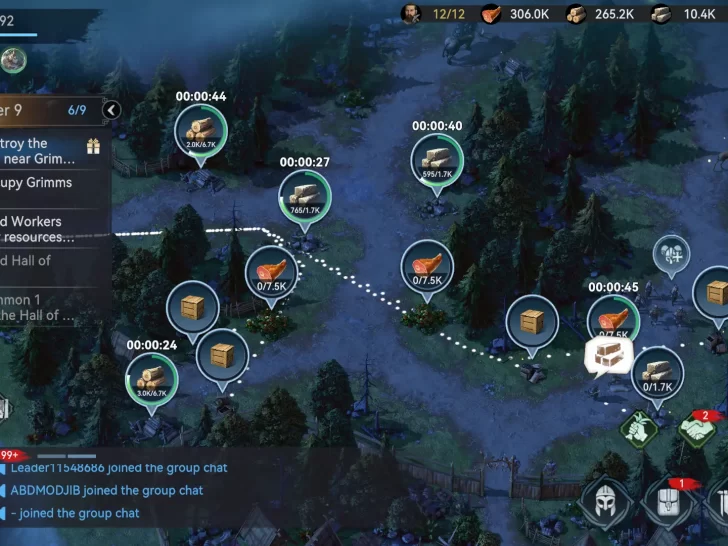Open the helmet heroes menu button
The width and height of the screenshot is (728, 546).
[607, 503]
